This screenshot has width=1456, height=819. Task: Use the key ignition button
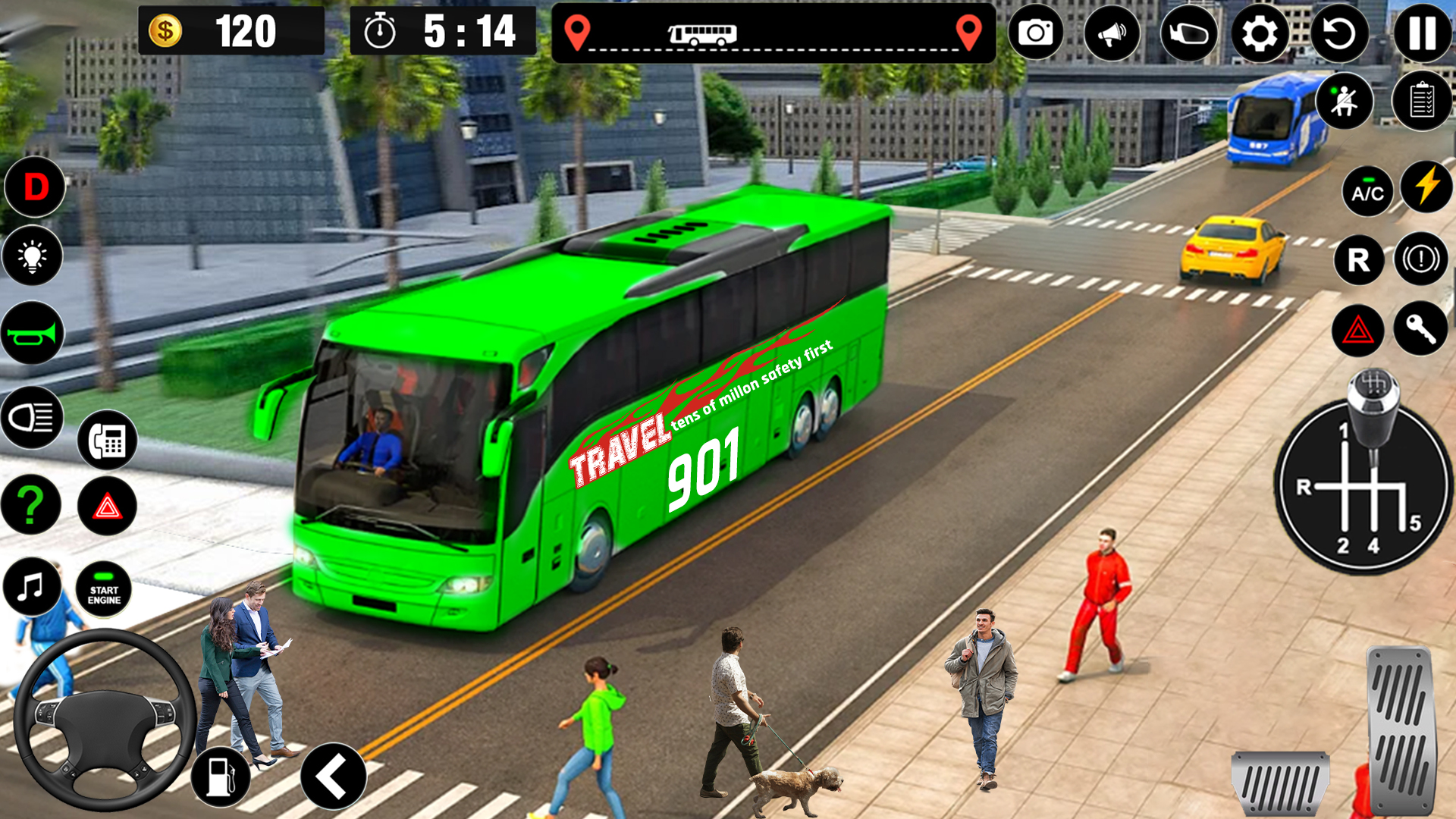coord(1420,328)
